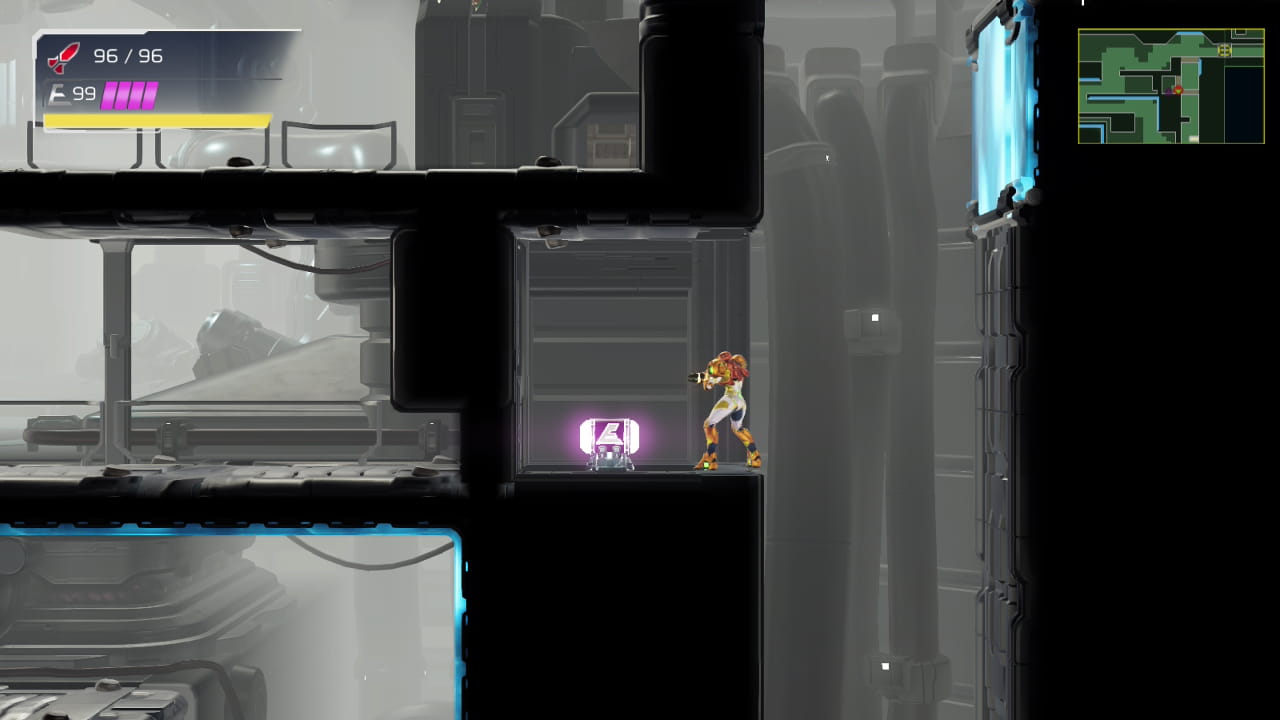The height and width of the screenshot is (720, 1280).
Task: Click the red missile icon in the HUD
Action: pos(62,57)
